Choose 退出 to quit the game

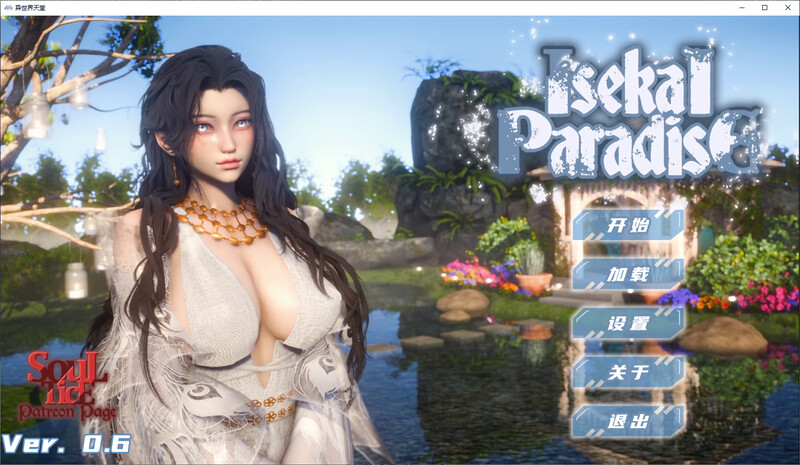click(x=629, y=421)
